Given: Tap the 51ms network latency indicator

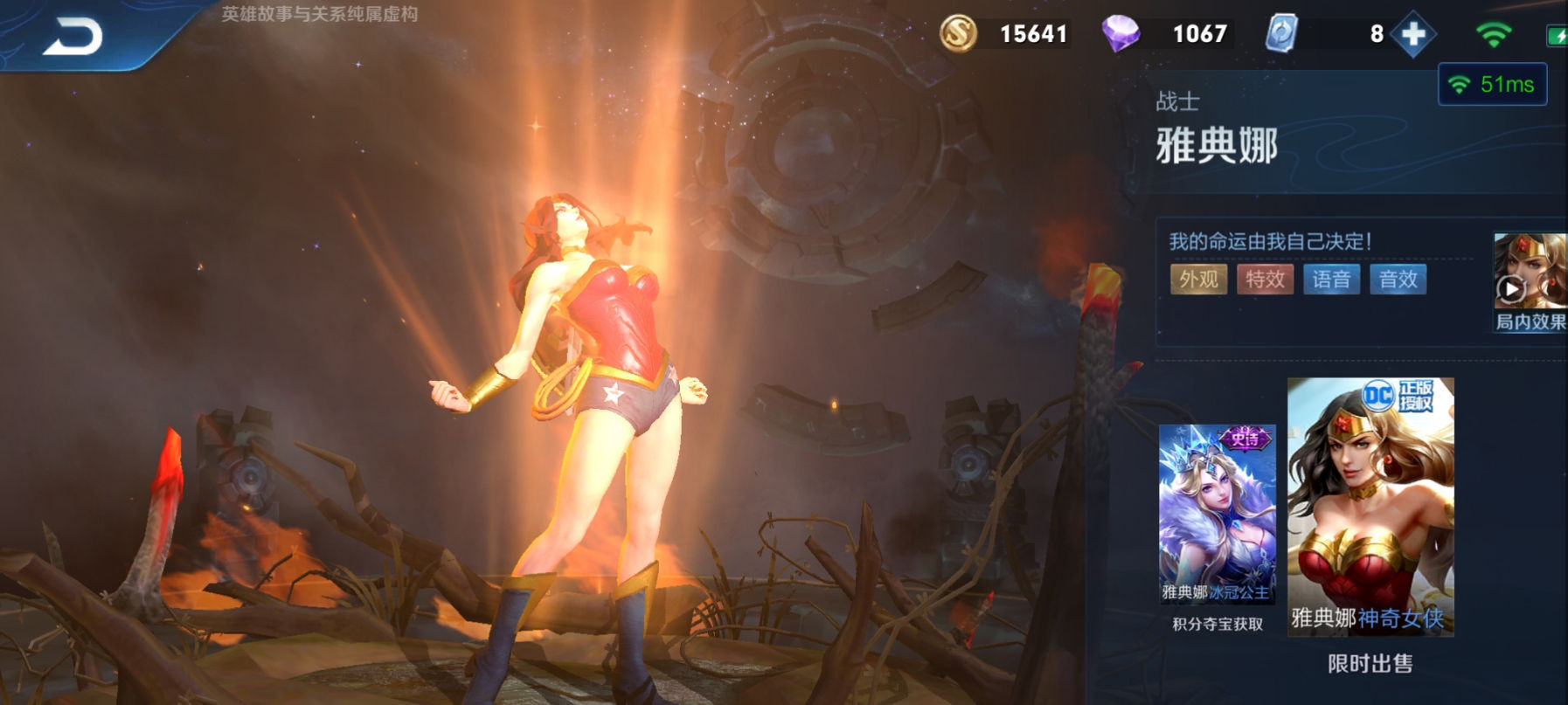Looking at the screenshot, I should [1493, 85].
